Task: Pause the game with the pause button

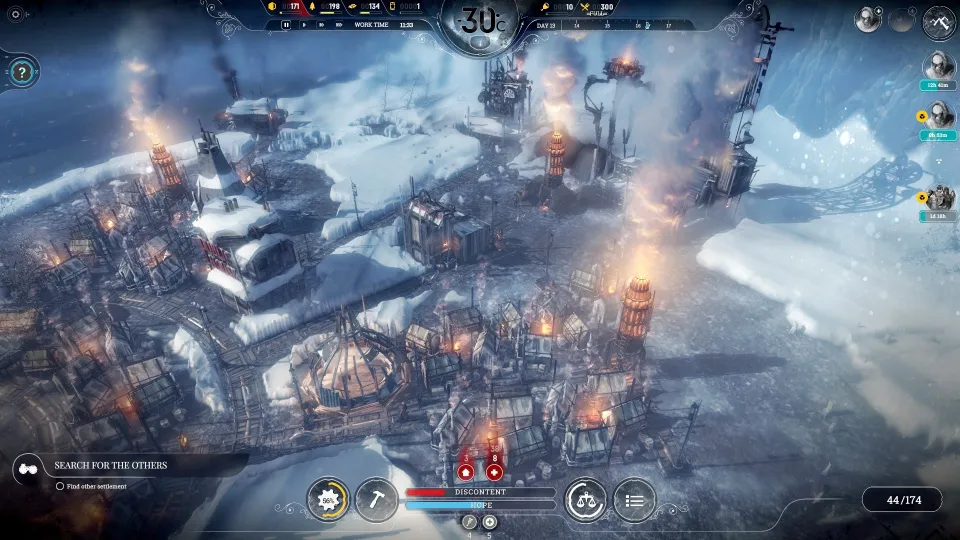Action: click(286, 25)
